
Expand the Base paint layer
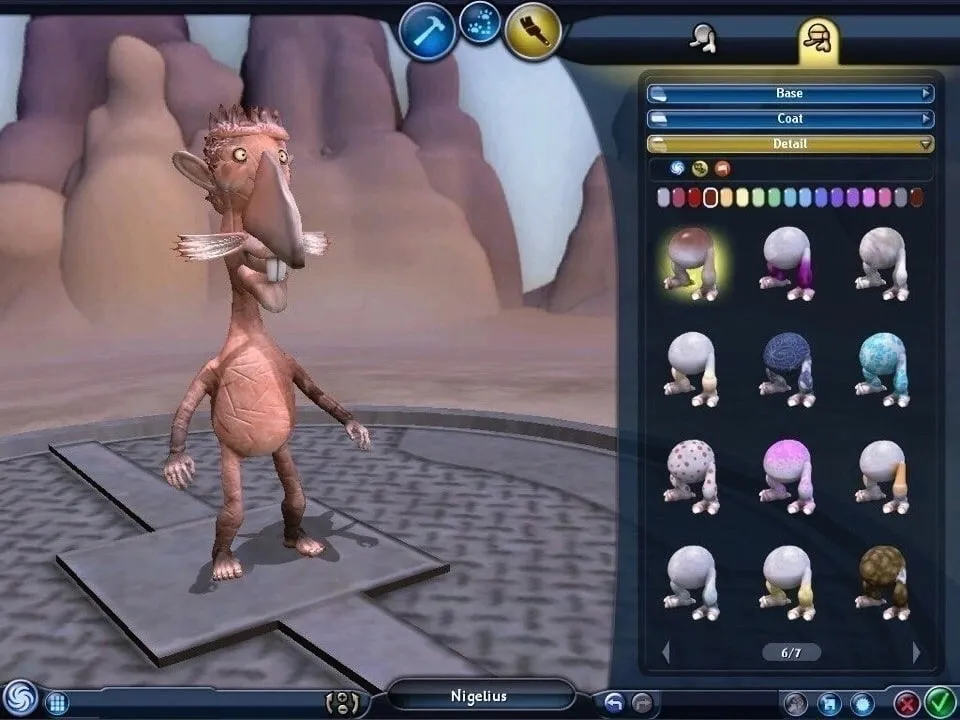point(790,94)
